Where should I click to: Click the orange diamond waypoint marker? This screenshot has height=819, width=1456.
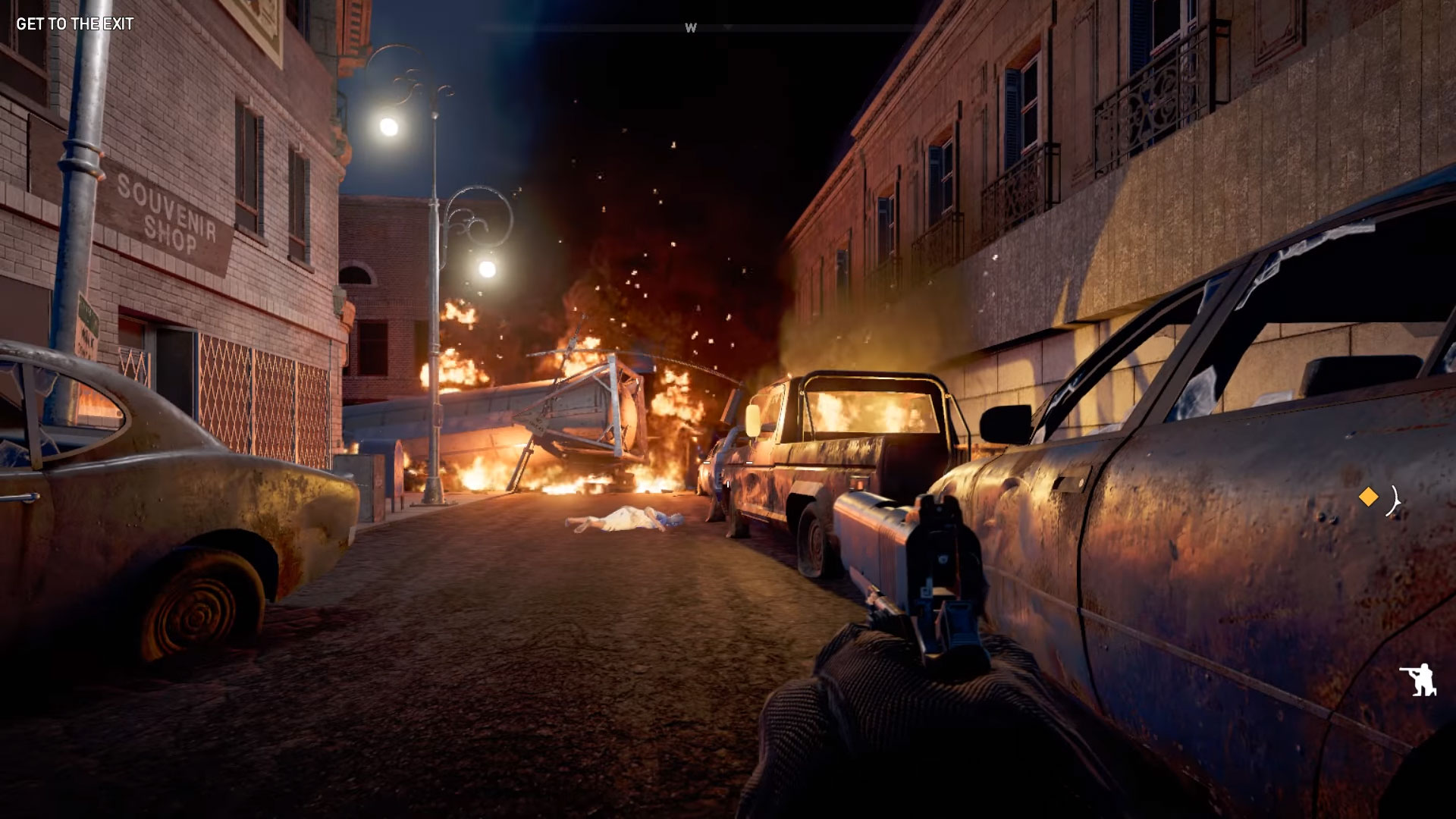point(1369,498)
